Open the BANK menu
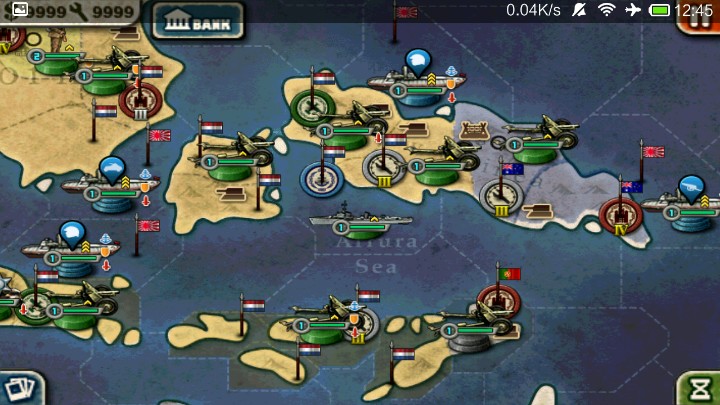The height and width of the screenshot is (405, 720). (x=198, y=21)
